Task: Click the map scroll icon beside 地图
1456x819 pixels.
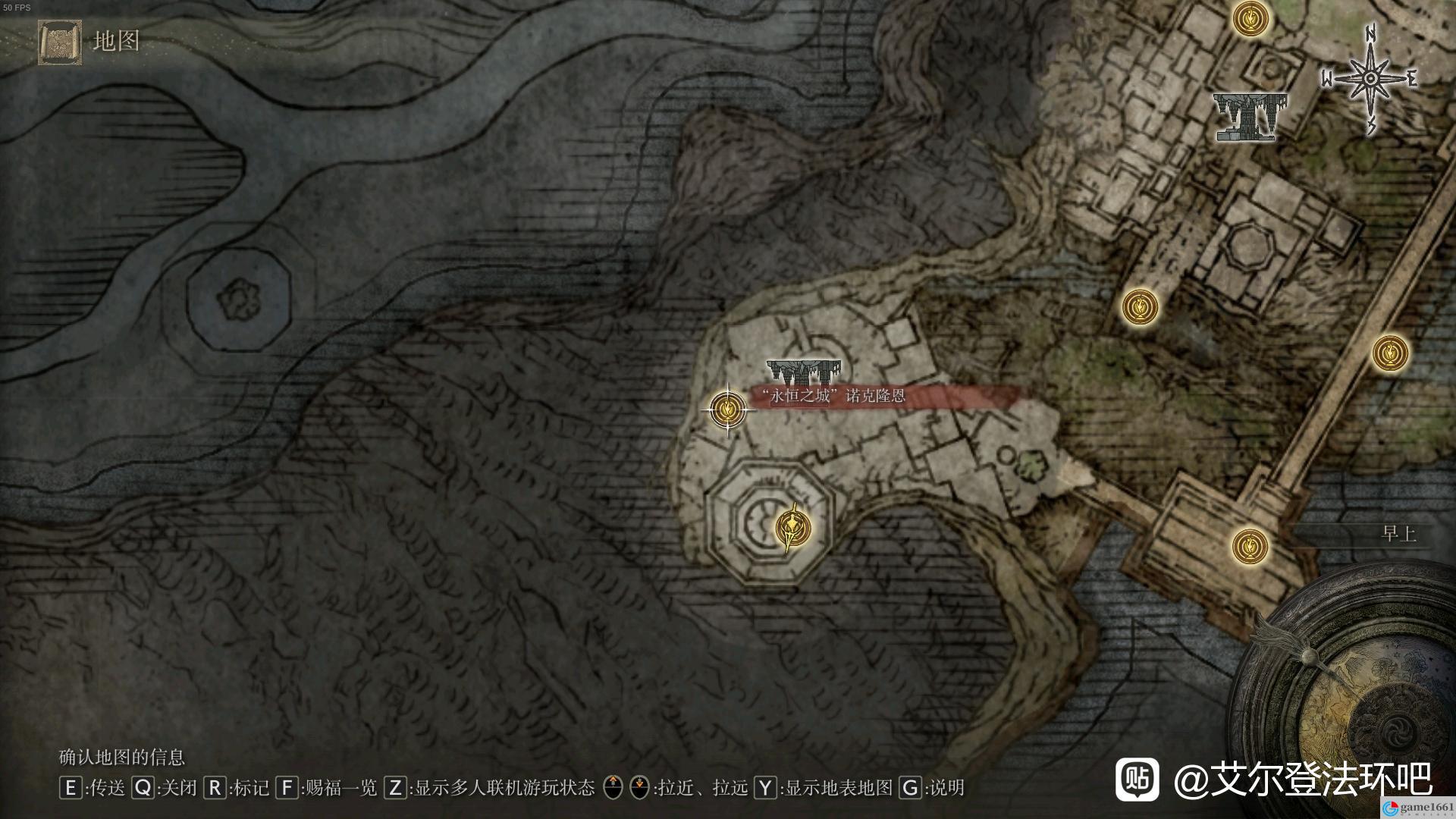Action: point(60,42)
